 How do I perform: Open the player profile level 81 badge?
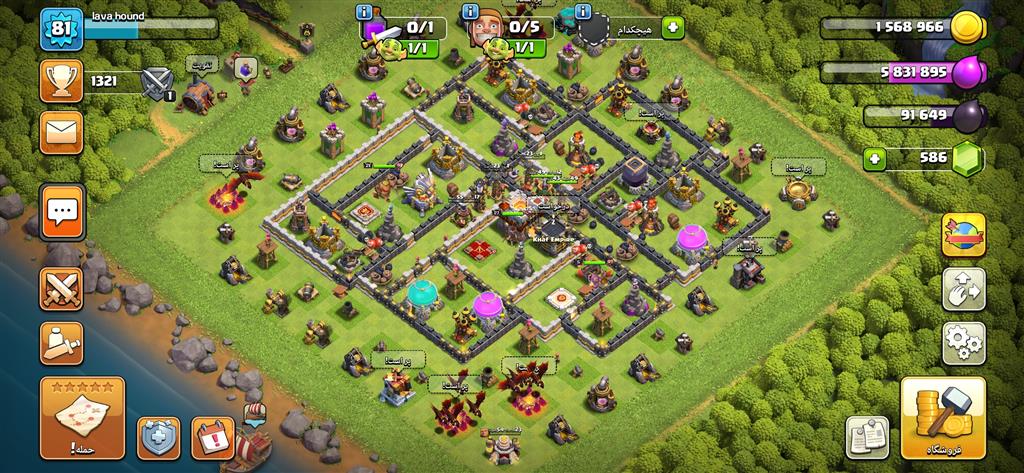point(60,30)
